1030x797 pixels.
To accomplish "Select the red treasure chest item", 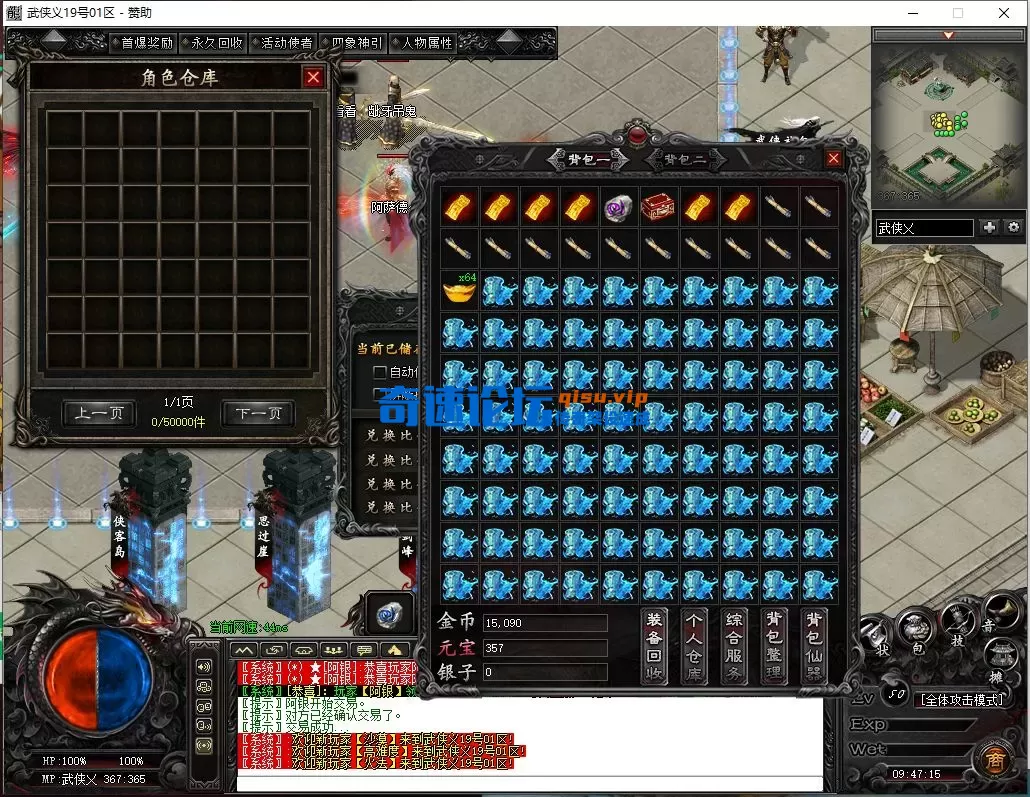I will tap(659, 207).
